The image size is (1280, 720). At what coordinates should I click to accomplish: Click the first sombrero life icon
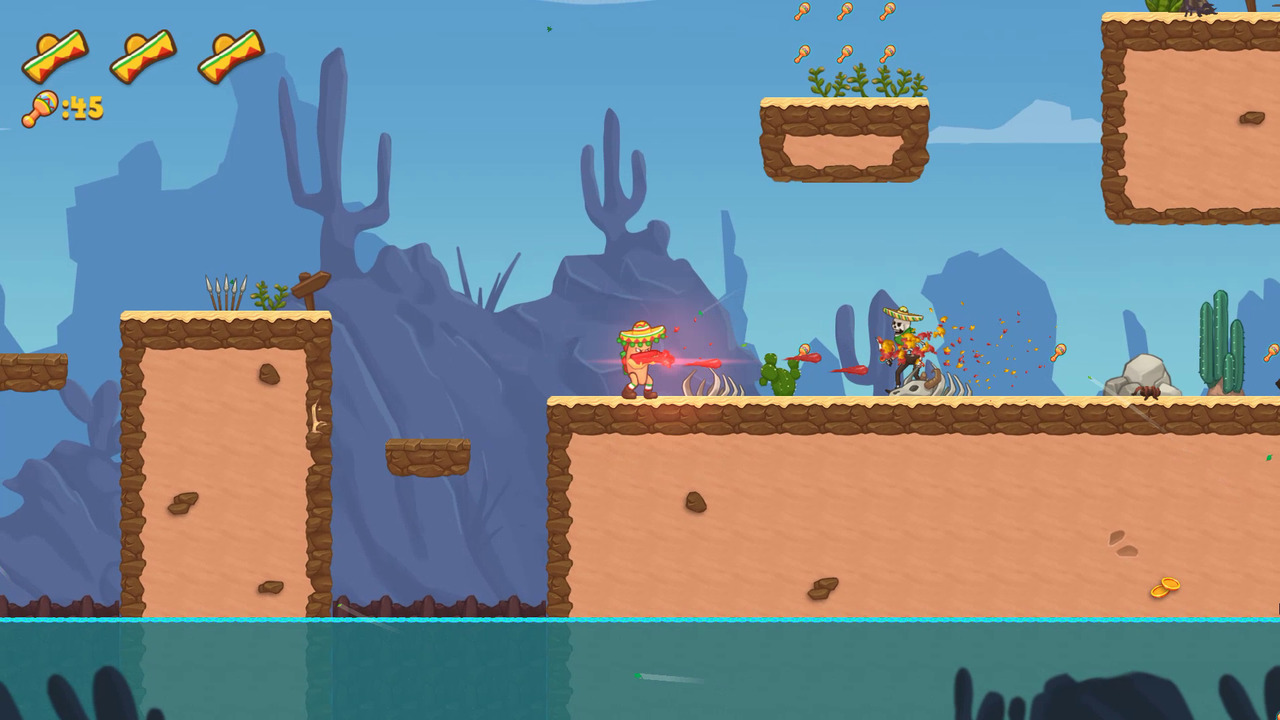[57, 53]
